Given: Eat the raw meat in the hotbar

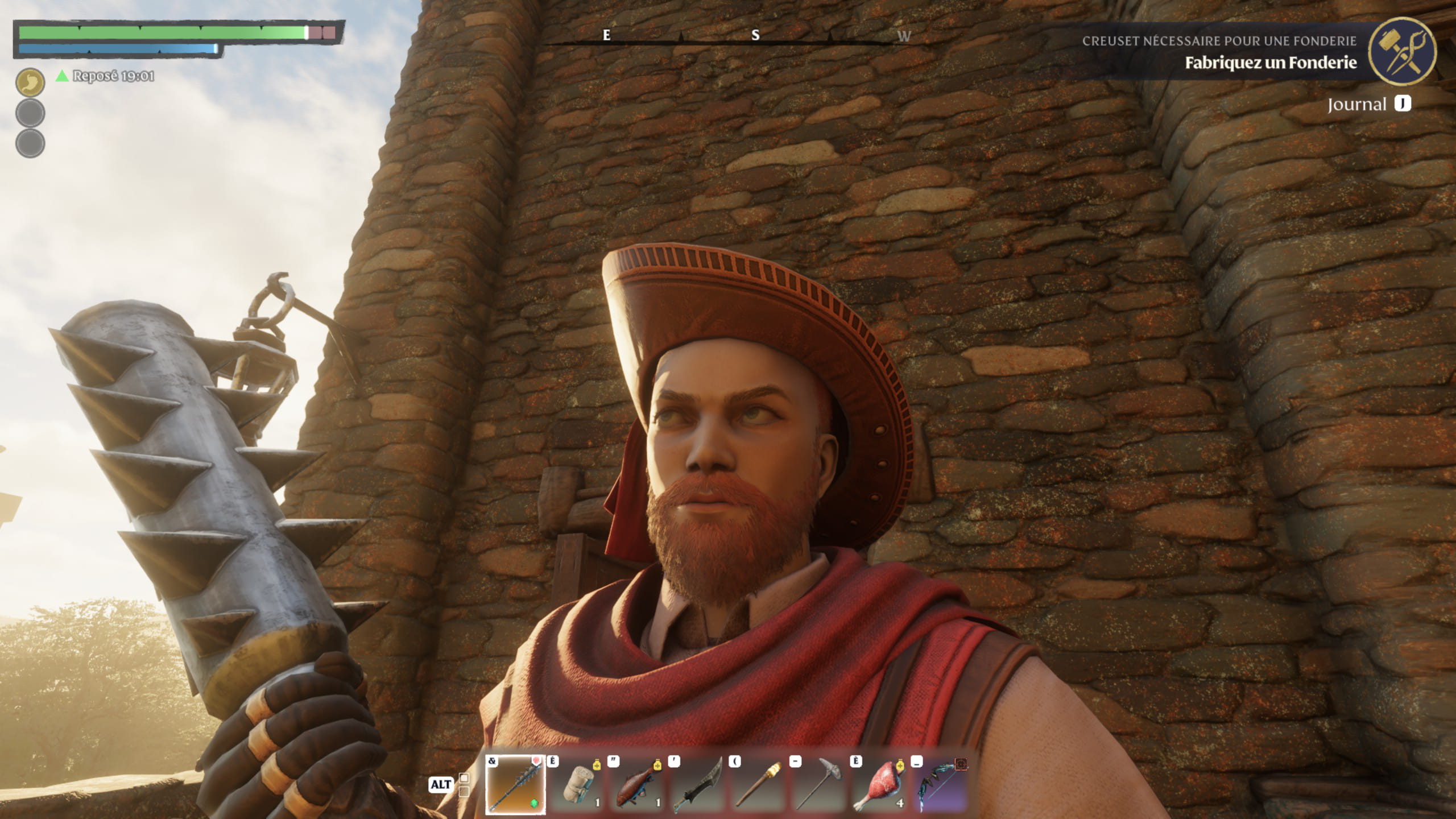Looking at the screenshot, I should (x=879, y=784).
